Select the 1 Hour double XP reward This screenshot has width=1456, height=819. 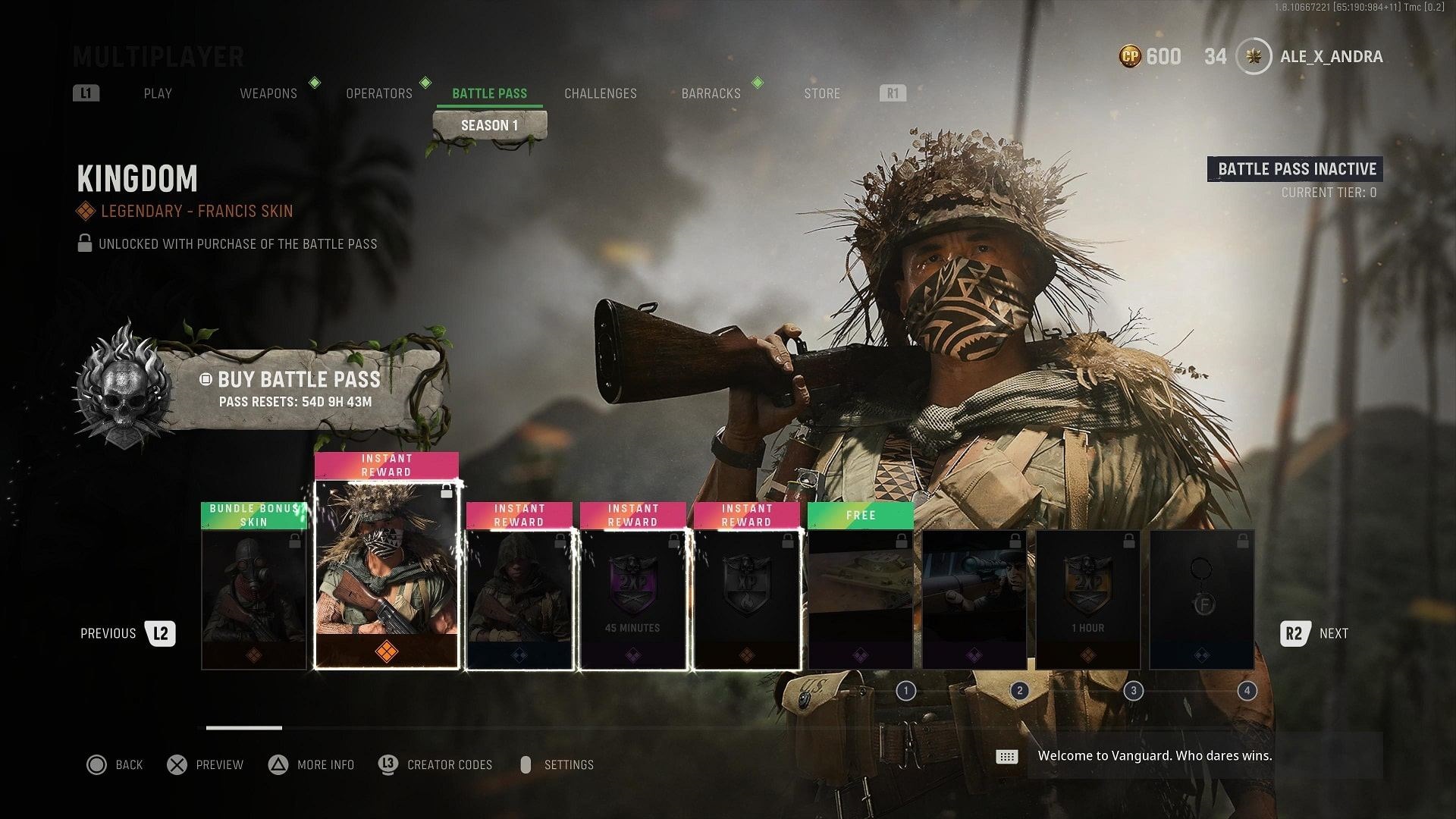click(1088, 599)
